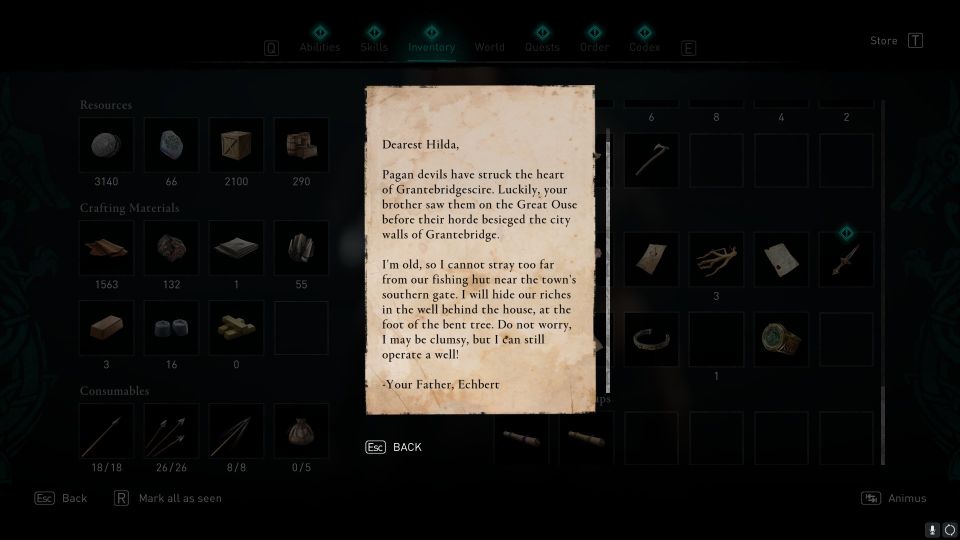Select the green gem ring item
This screenshot has width=960, height=540.
781,339
